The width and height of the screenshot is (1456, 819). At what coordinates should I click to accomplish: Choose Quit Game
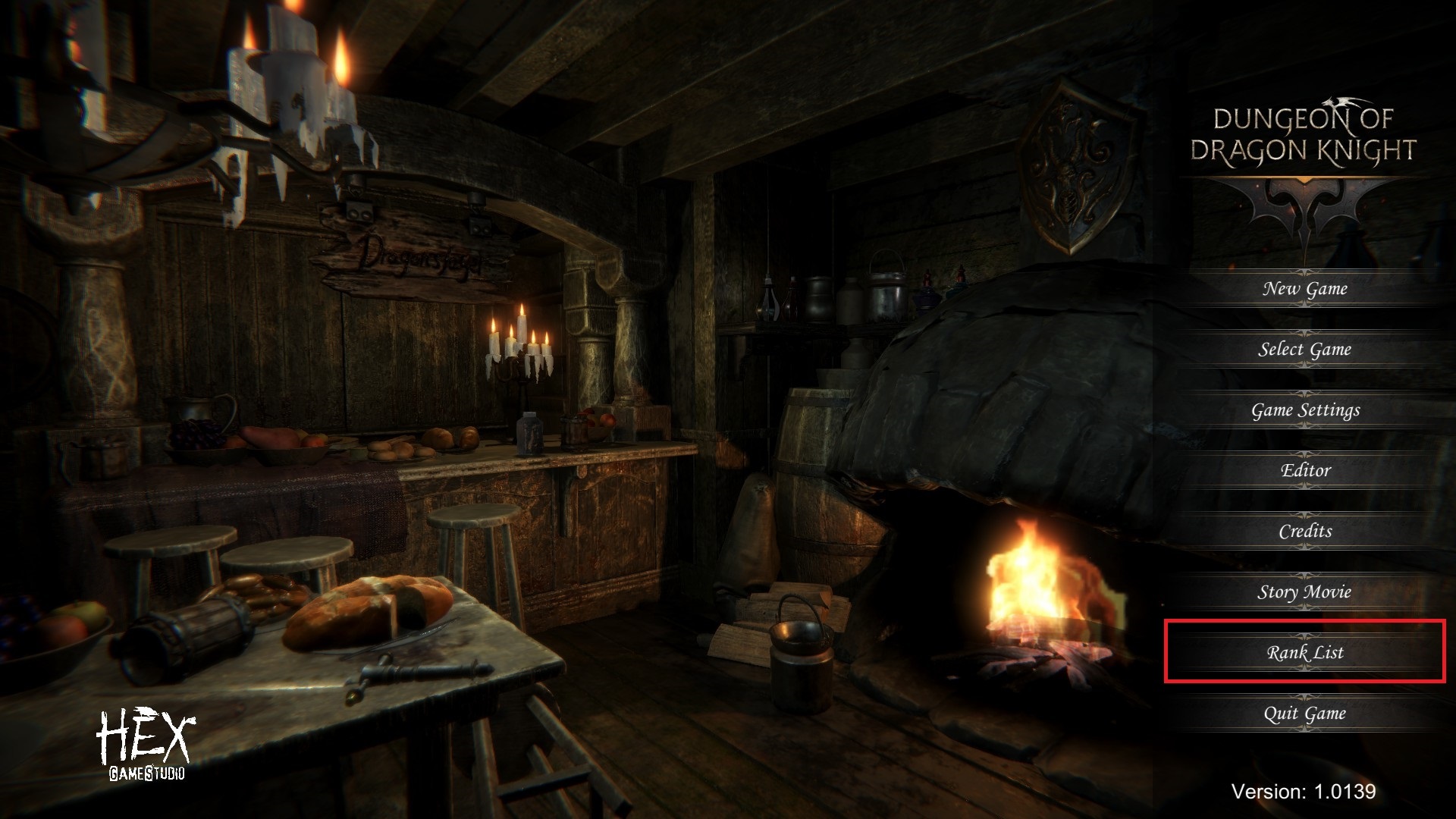coord(1304,714)
